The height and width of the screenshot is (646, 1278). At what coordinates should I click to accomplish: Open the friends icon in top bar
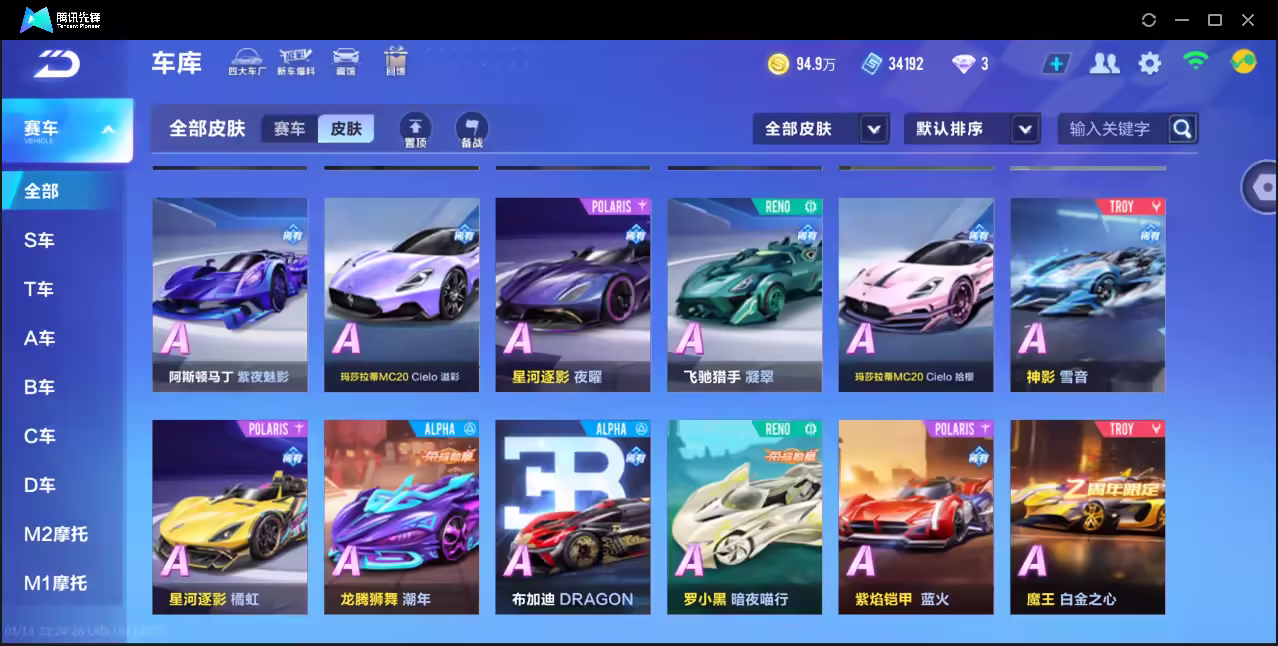[1104, 64]
